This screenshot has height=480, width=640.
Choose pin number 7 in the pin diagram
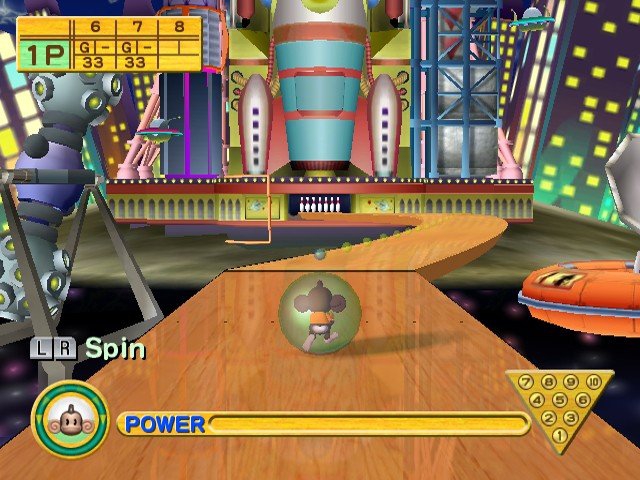[x=524, y=383]
